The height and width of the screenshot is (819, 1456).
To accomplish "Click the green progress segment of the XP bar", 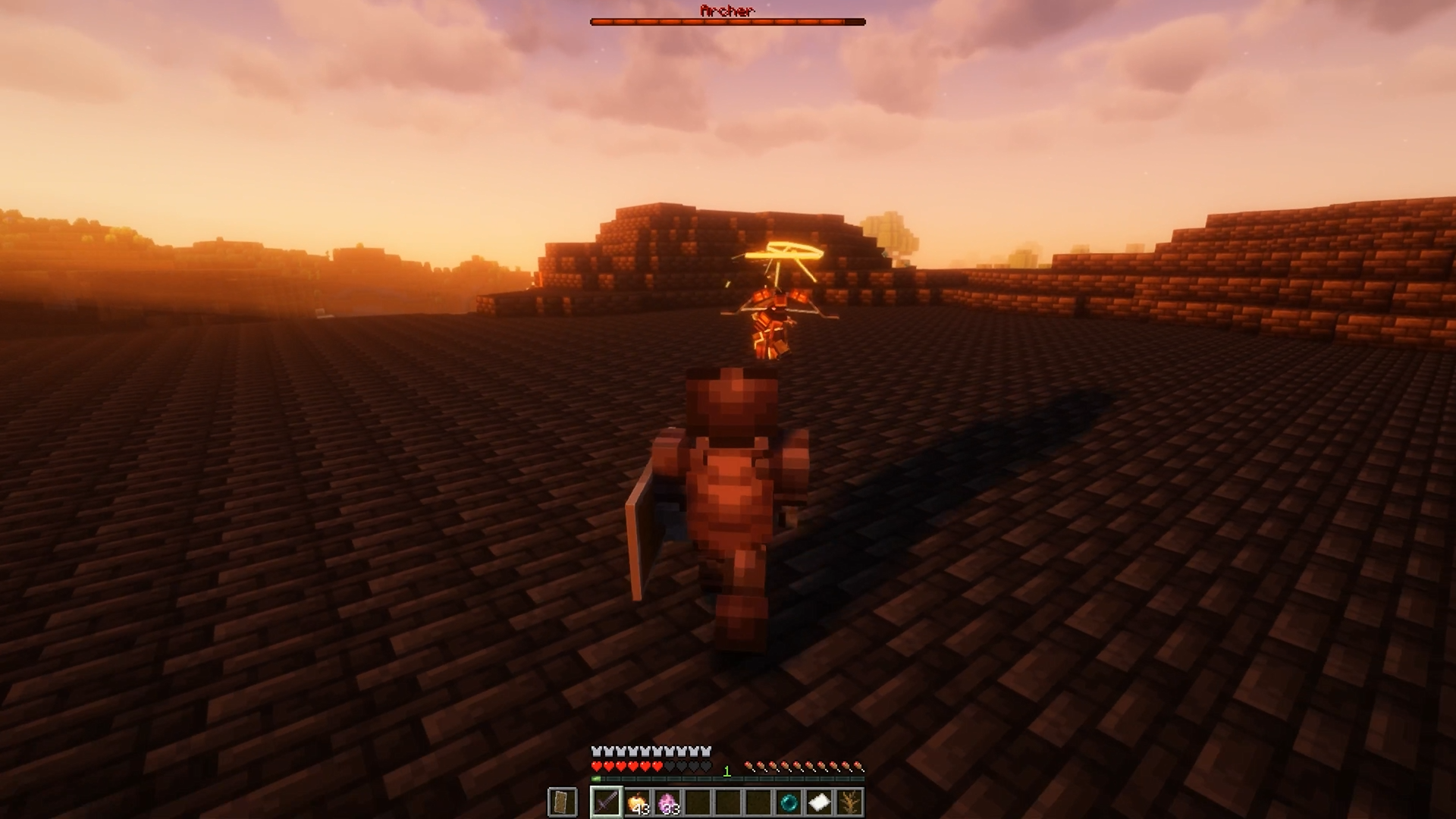I will 595,778.
